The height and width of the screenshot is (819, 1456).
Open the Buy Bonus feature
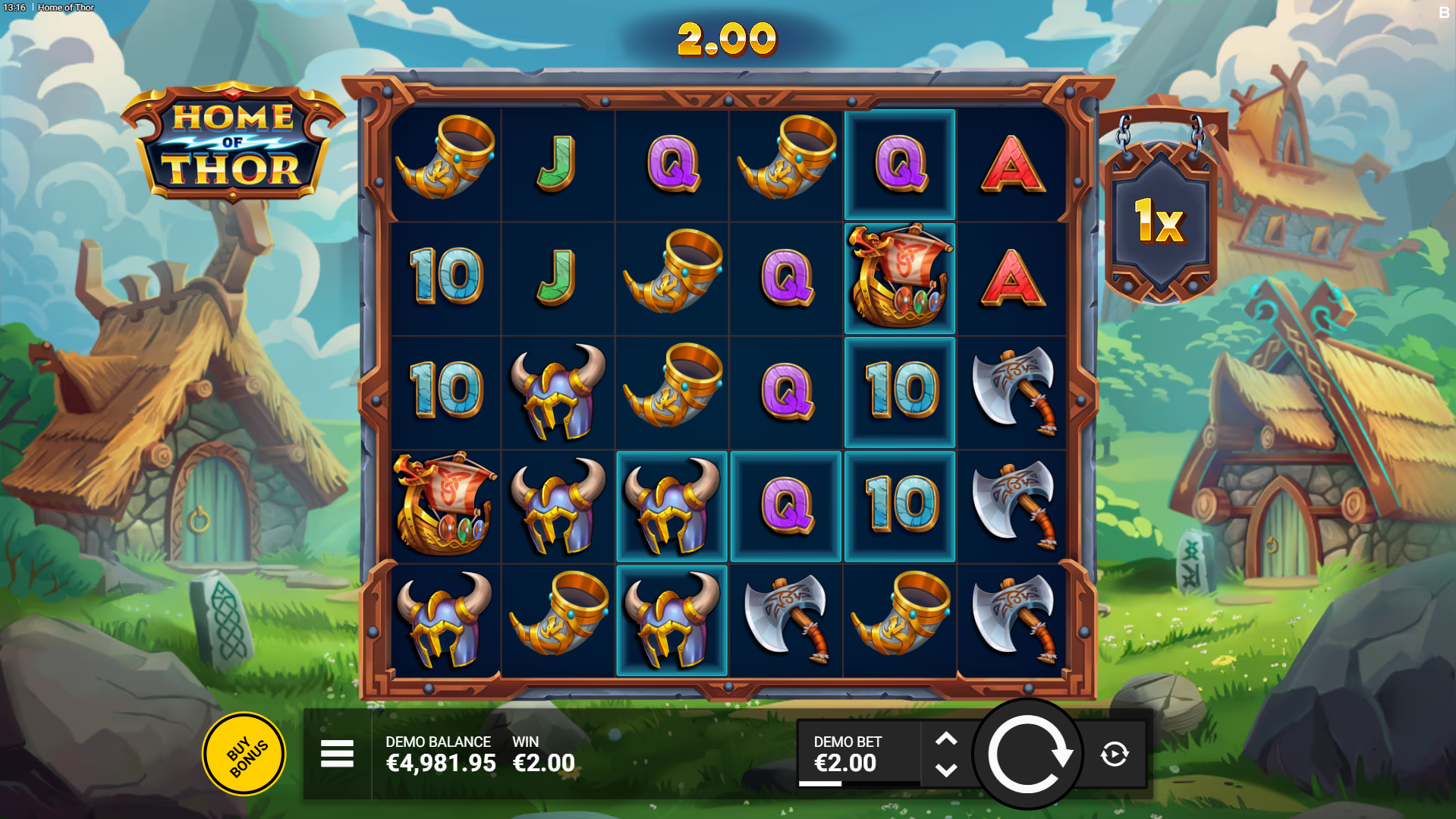pos(244,754)
